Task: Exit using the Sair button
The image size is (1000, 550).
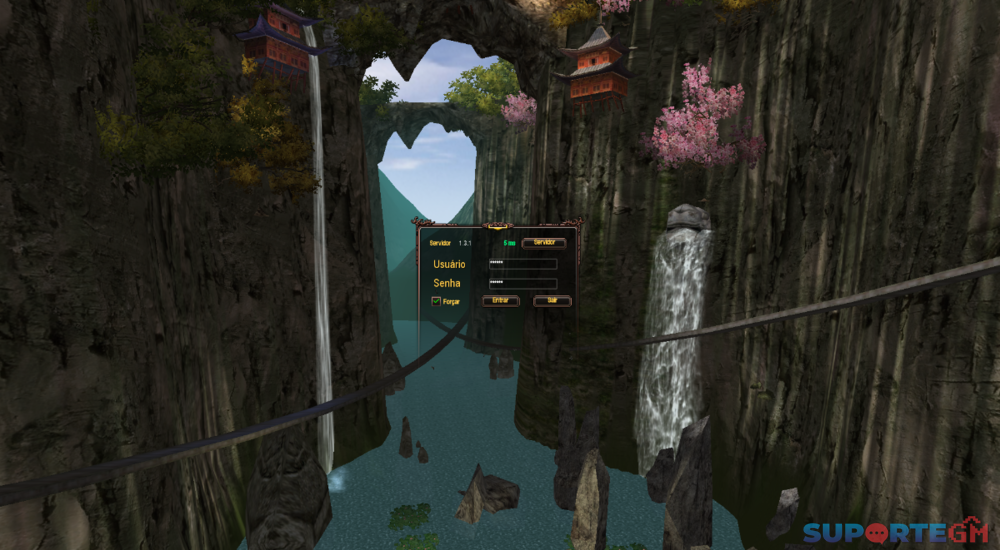Action: 552,301
